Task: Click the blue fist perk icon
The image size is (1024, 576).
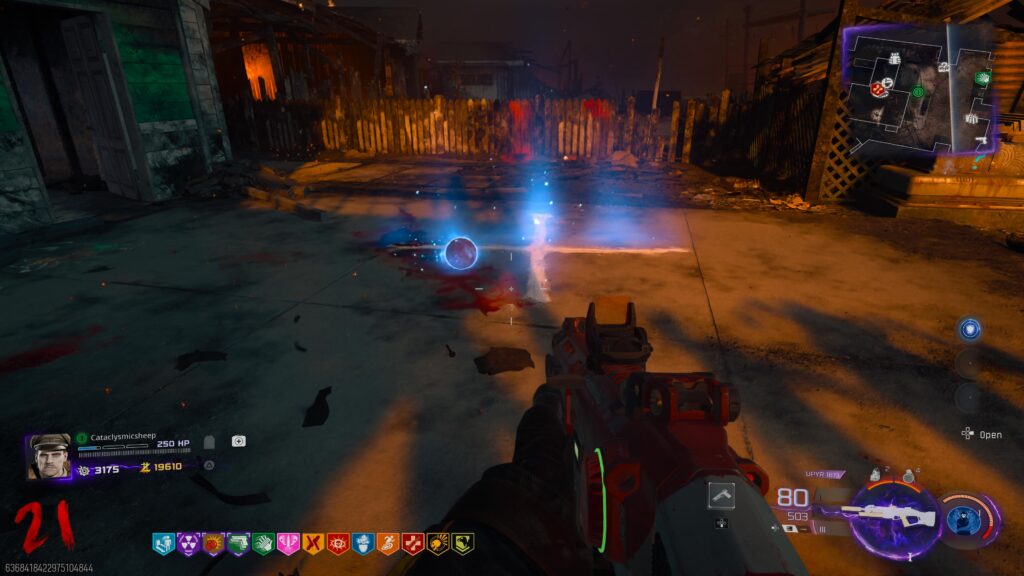Action: click(x=362, y=543)
